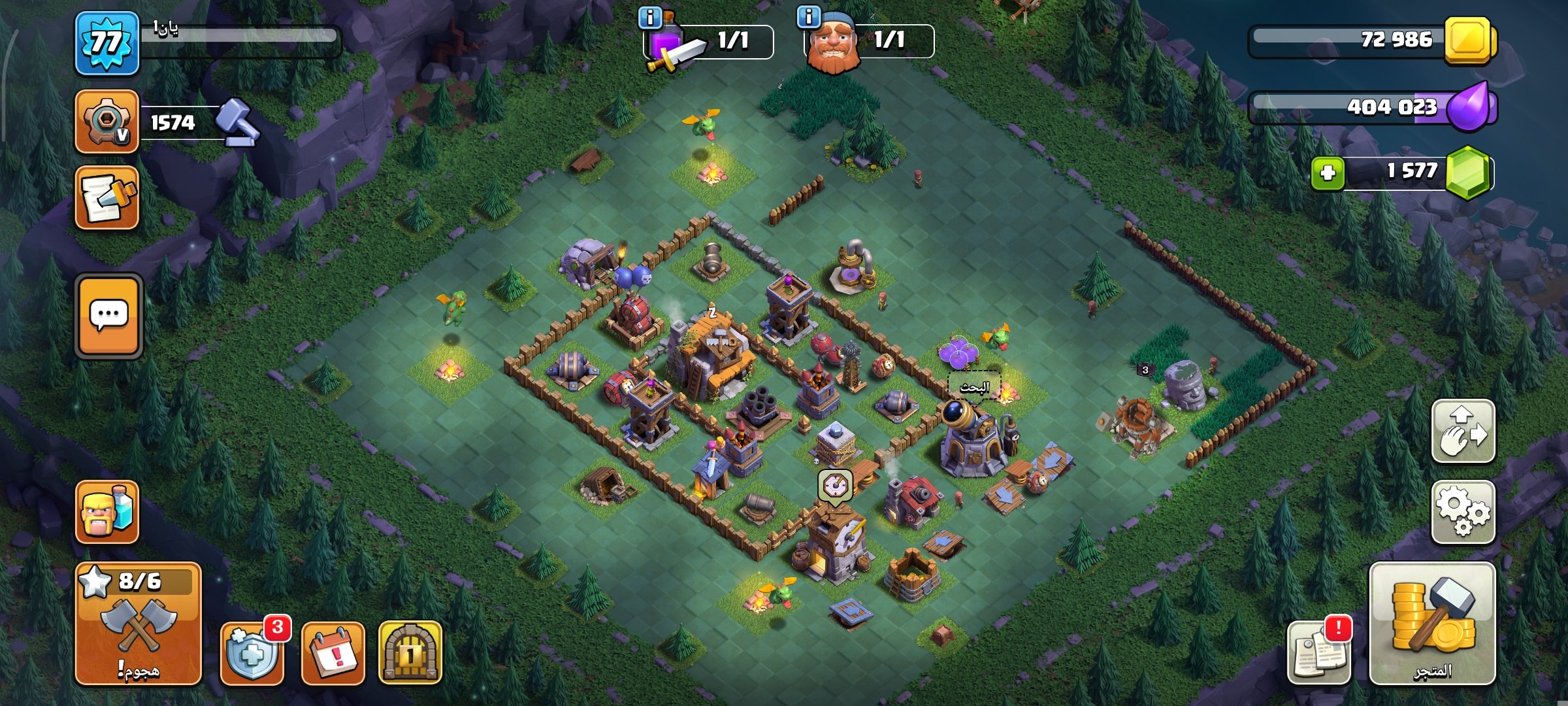Open the golden gate number 1 icon
The image size is (1568, 706).
coord(410,653)
